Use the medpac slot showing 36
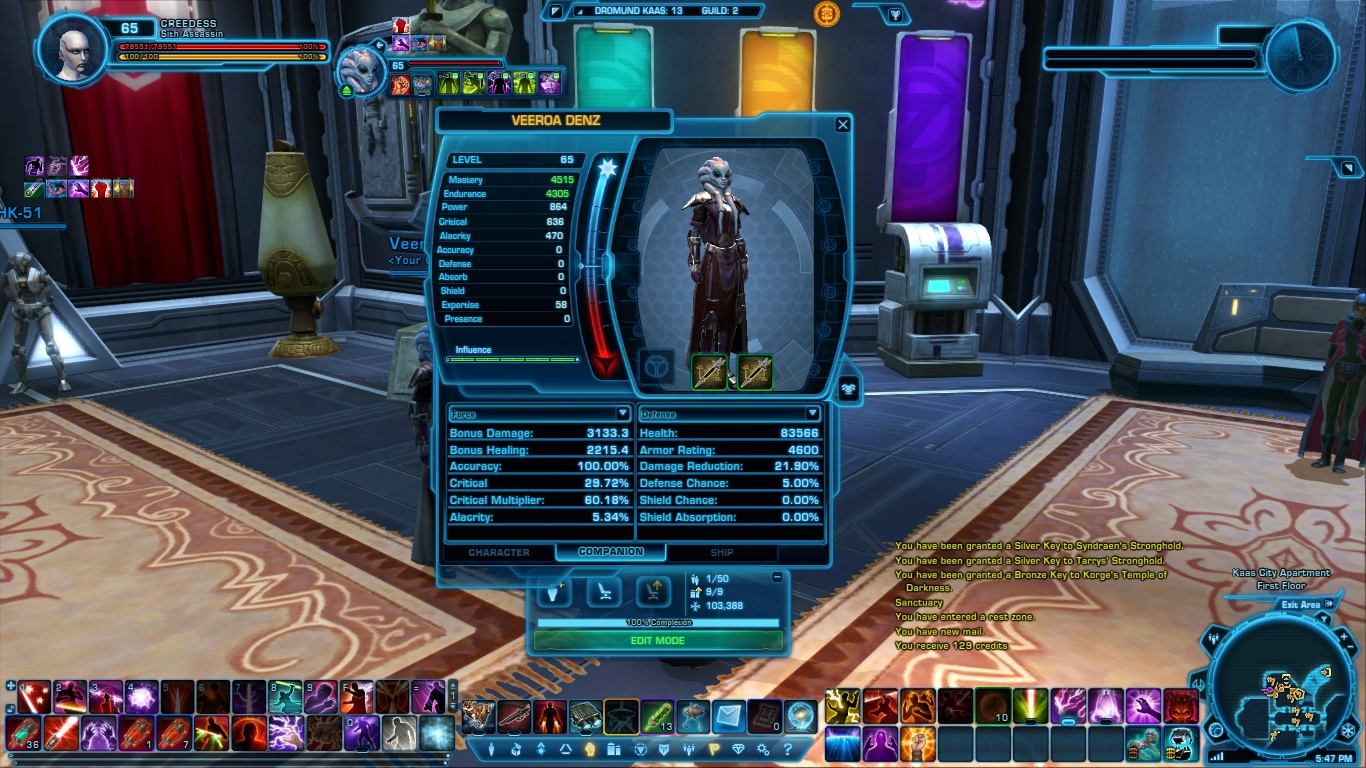 click(x=25, y=733)
